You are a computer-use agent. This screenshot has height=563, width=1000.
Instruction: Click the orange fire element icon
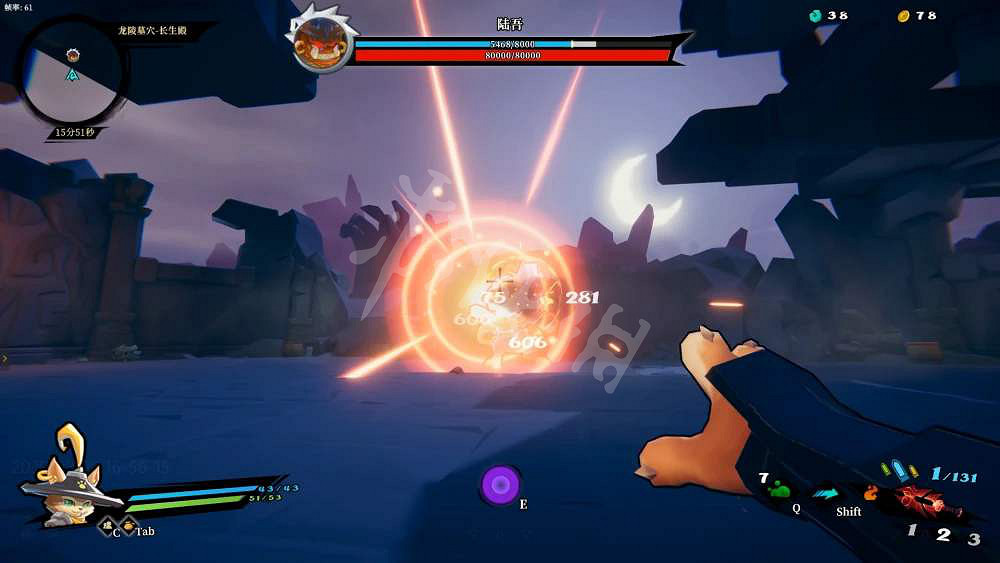click(x=871, y=492)
